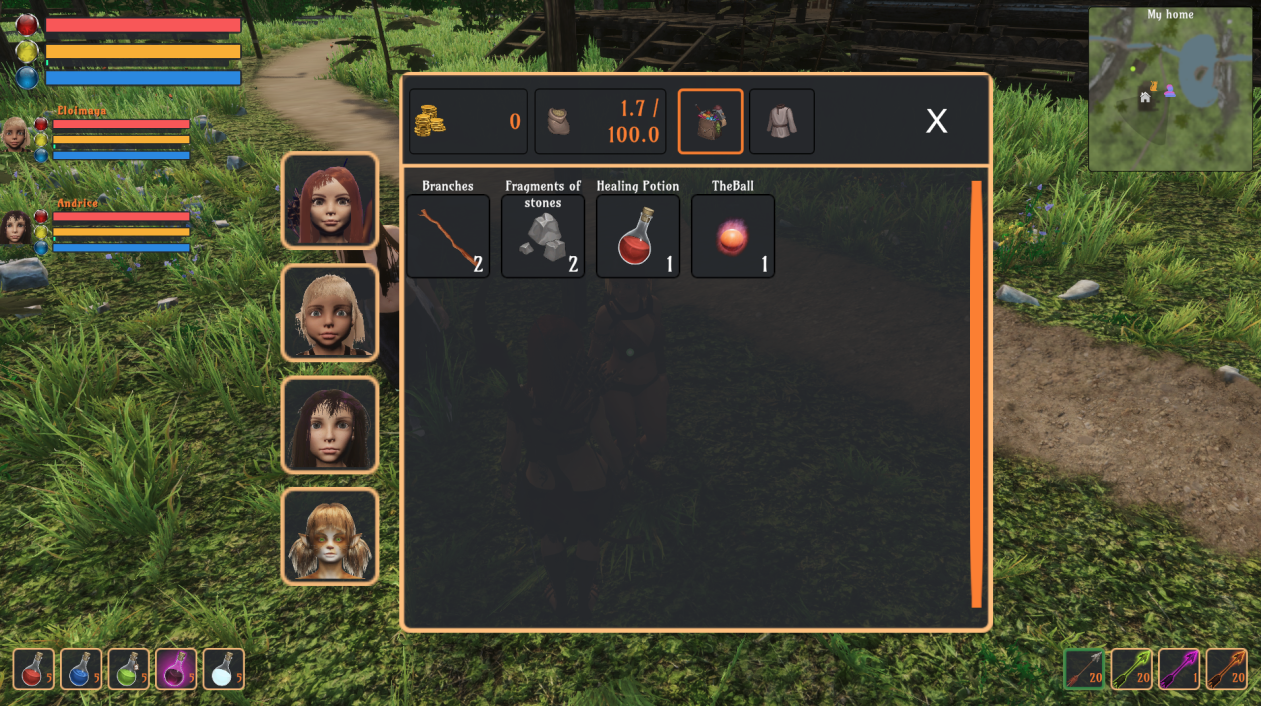Select the Branches item slot
Viewport: 1261px width, 706px height.
coord(448,236)
